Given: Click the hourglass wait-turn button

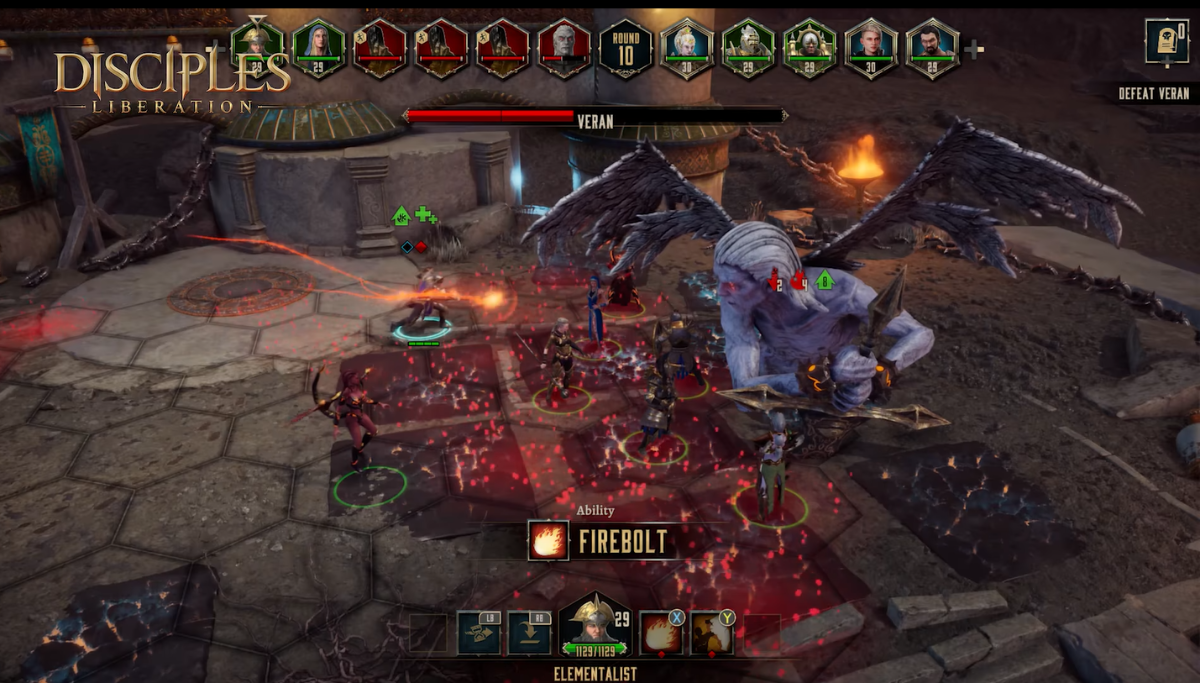Looking at the screenshot, I should [x=479, y=633].
